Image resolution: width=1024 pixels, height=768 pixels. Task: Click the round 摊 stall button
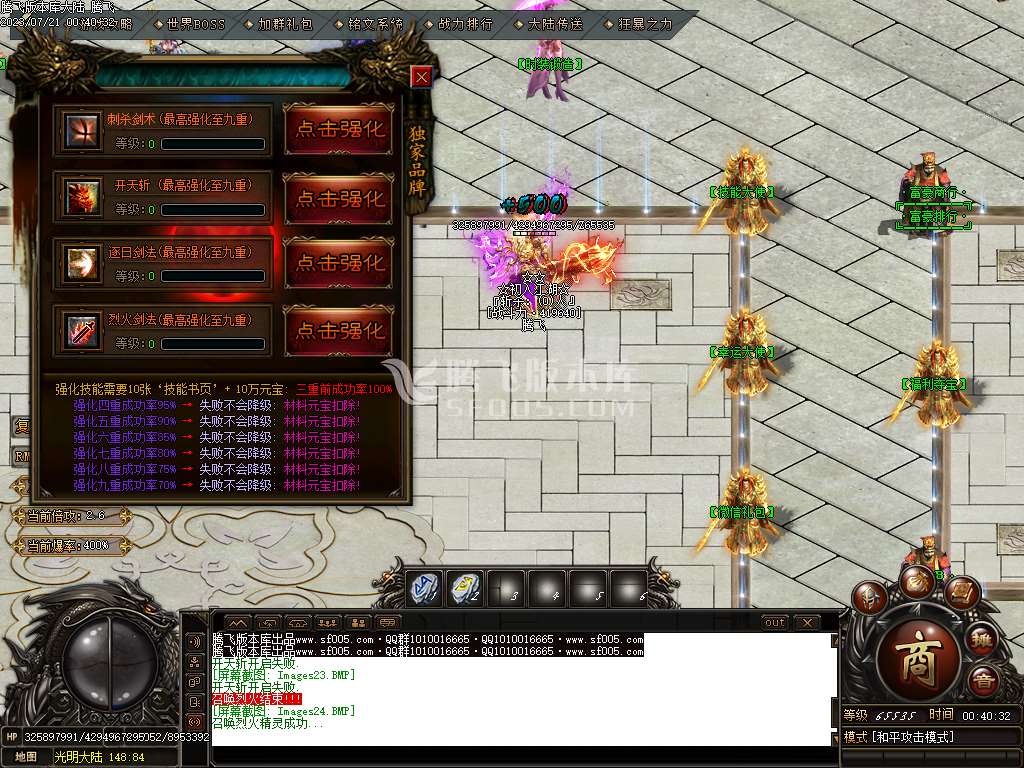[x=982, y=640]
